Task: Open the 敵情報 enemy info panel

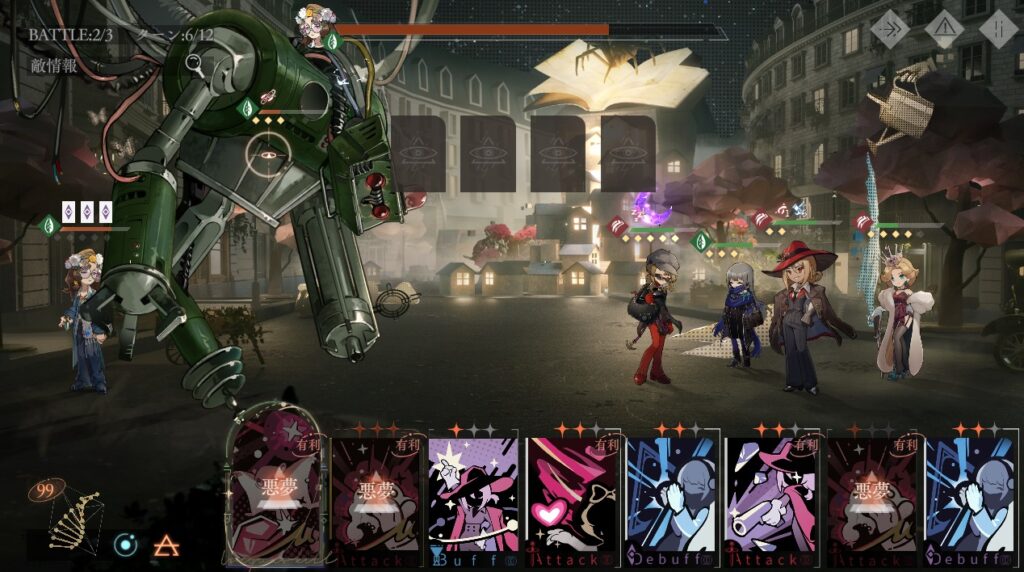Action: pyautogui.click(x=54, y=67)
